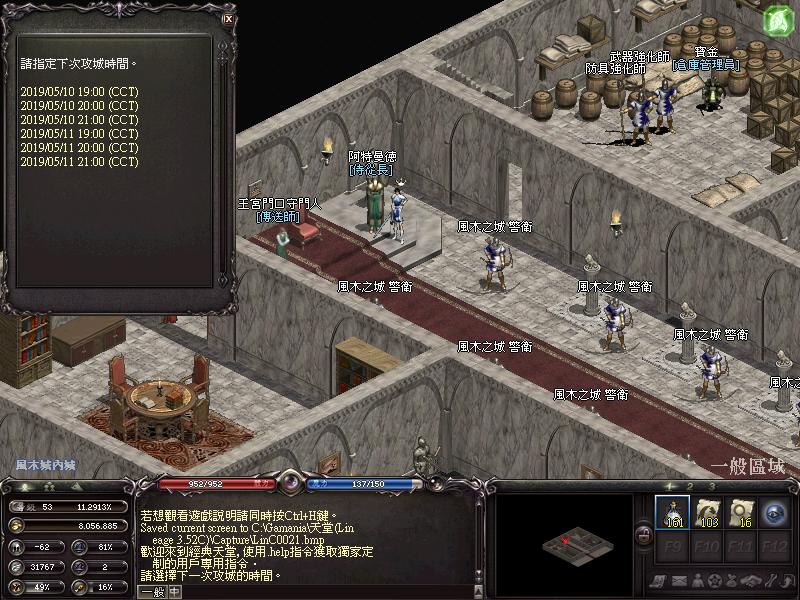This screenshot has height=600, width=800.
Task: Select the 2019/05/11 20:00 siege option
Action: pos(79,147)
